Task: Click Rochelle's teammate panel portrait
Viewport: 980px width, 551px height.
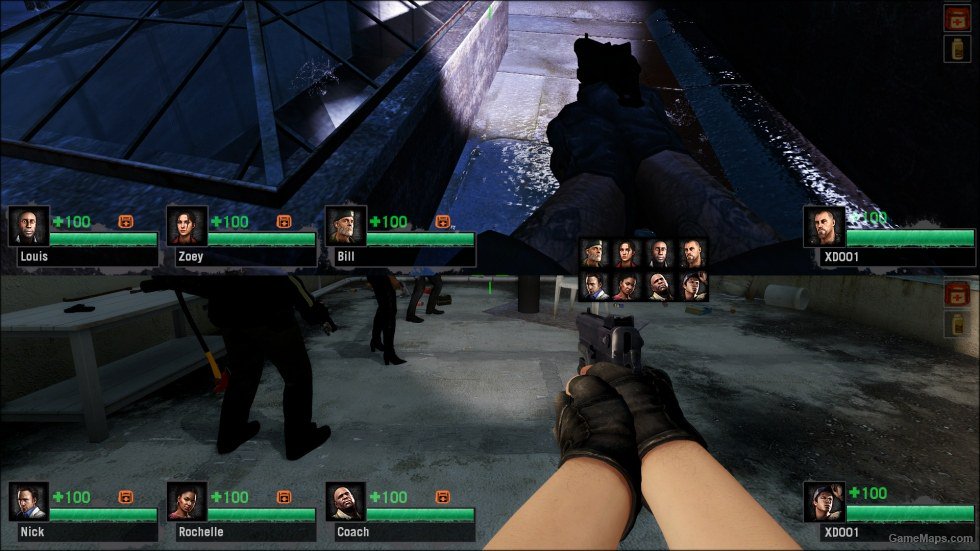Action: [187, 502]
